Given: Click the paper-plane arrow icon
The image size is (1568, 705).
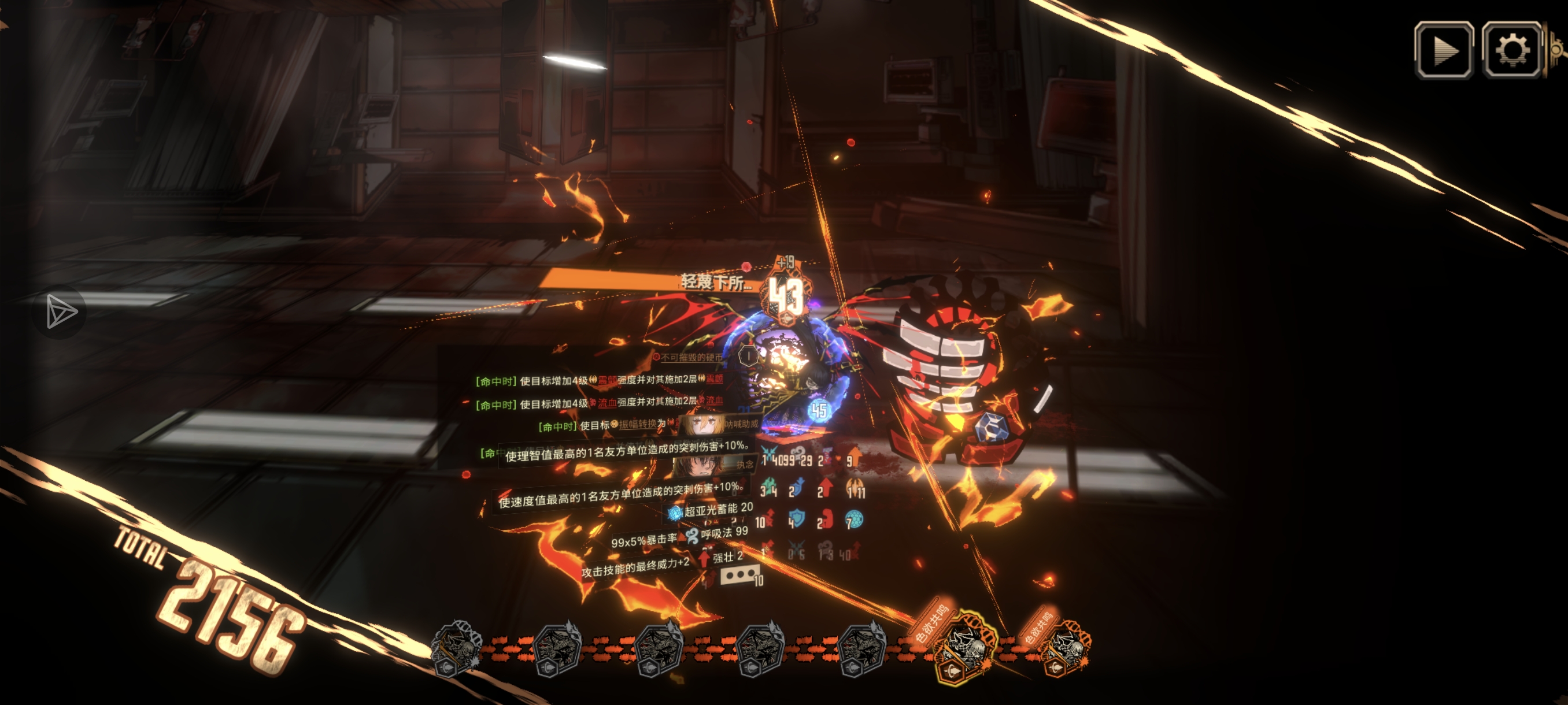Looking at the screenshot, I should point(61,312).
